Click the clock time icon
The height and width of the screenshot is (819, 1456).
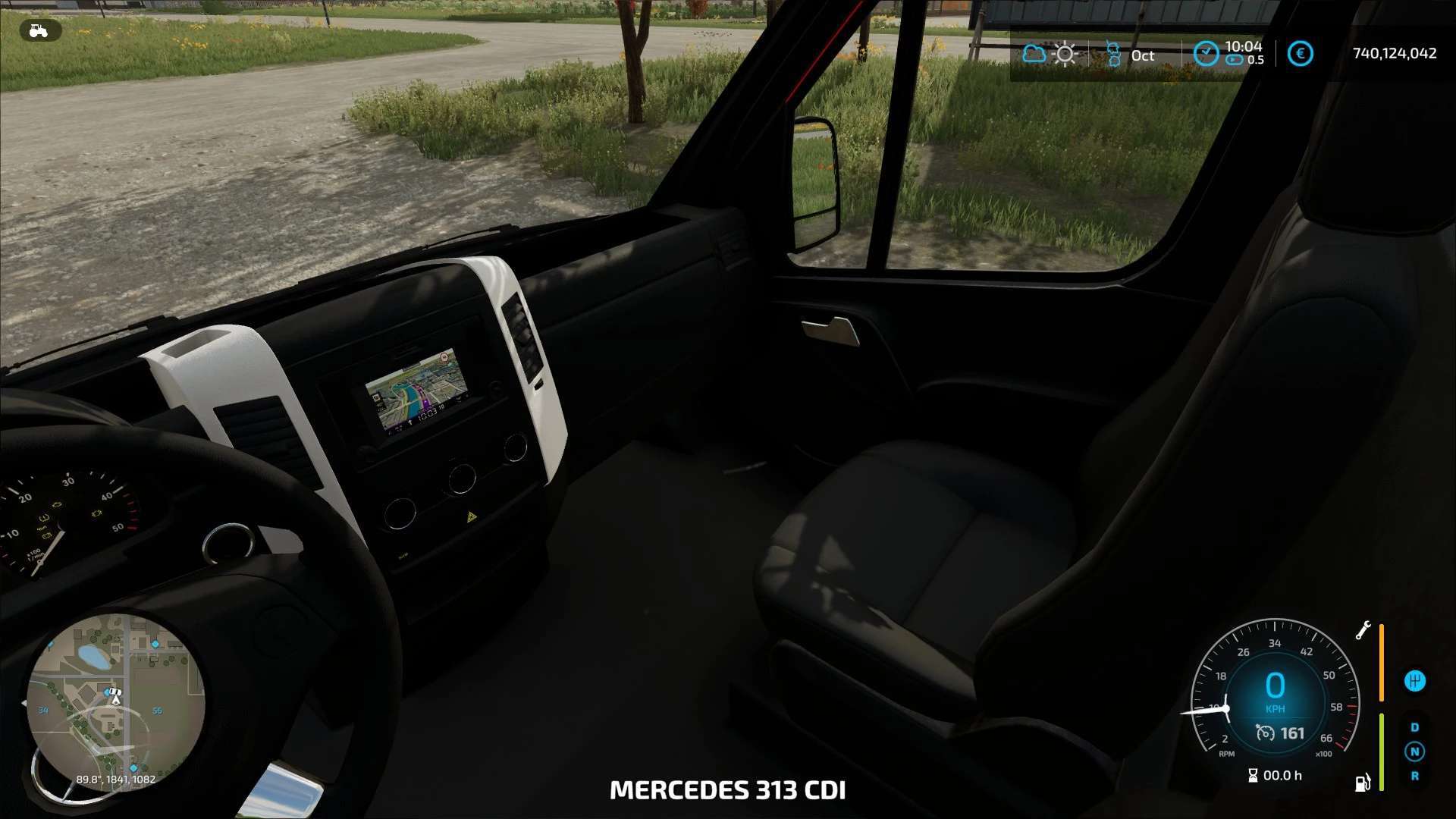click(1205, 54)
